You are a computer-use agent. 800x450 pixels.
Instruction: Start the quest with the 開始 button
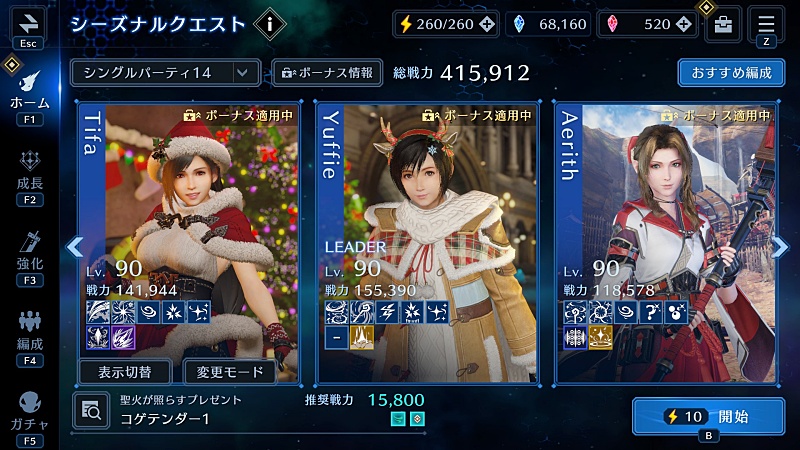click(x=708, y=416)
